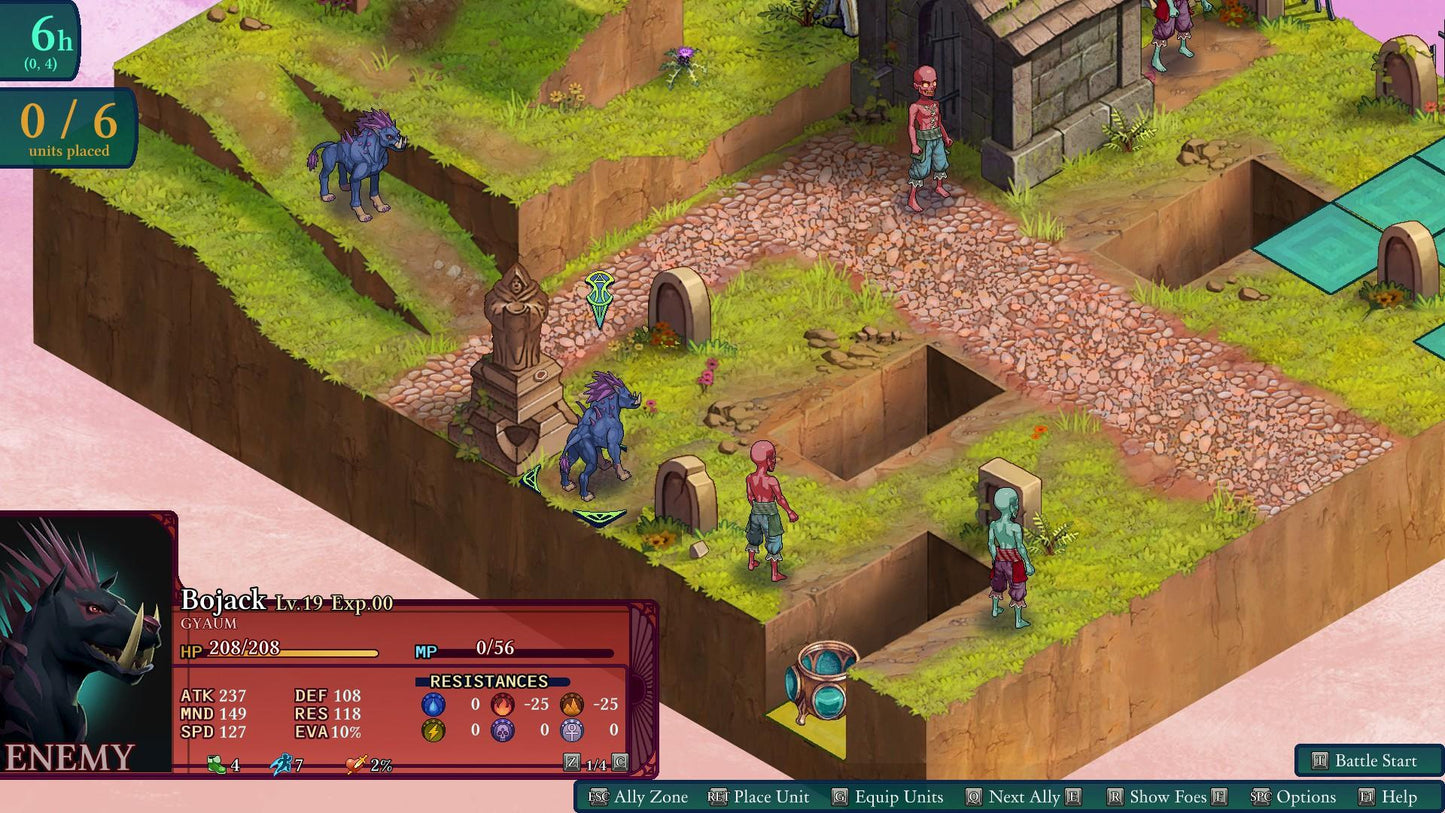Click the heart-and-sword critical rate icon

pos(355,765)
